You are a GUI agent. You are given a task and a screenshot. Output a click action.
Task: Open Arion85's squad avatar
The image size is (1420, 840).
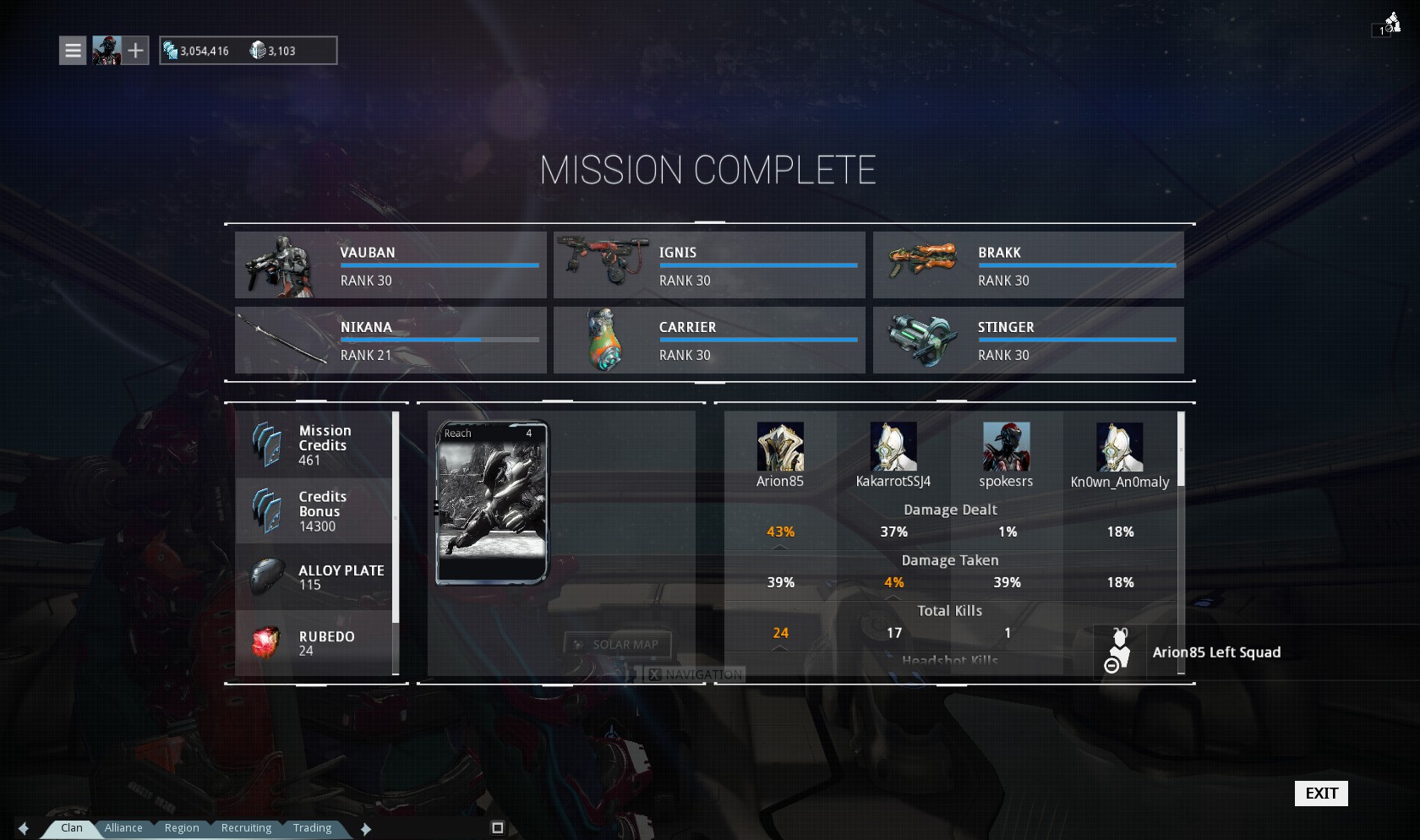point(779,447)
